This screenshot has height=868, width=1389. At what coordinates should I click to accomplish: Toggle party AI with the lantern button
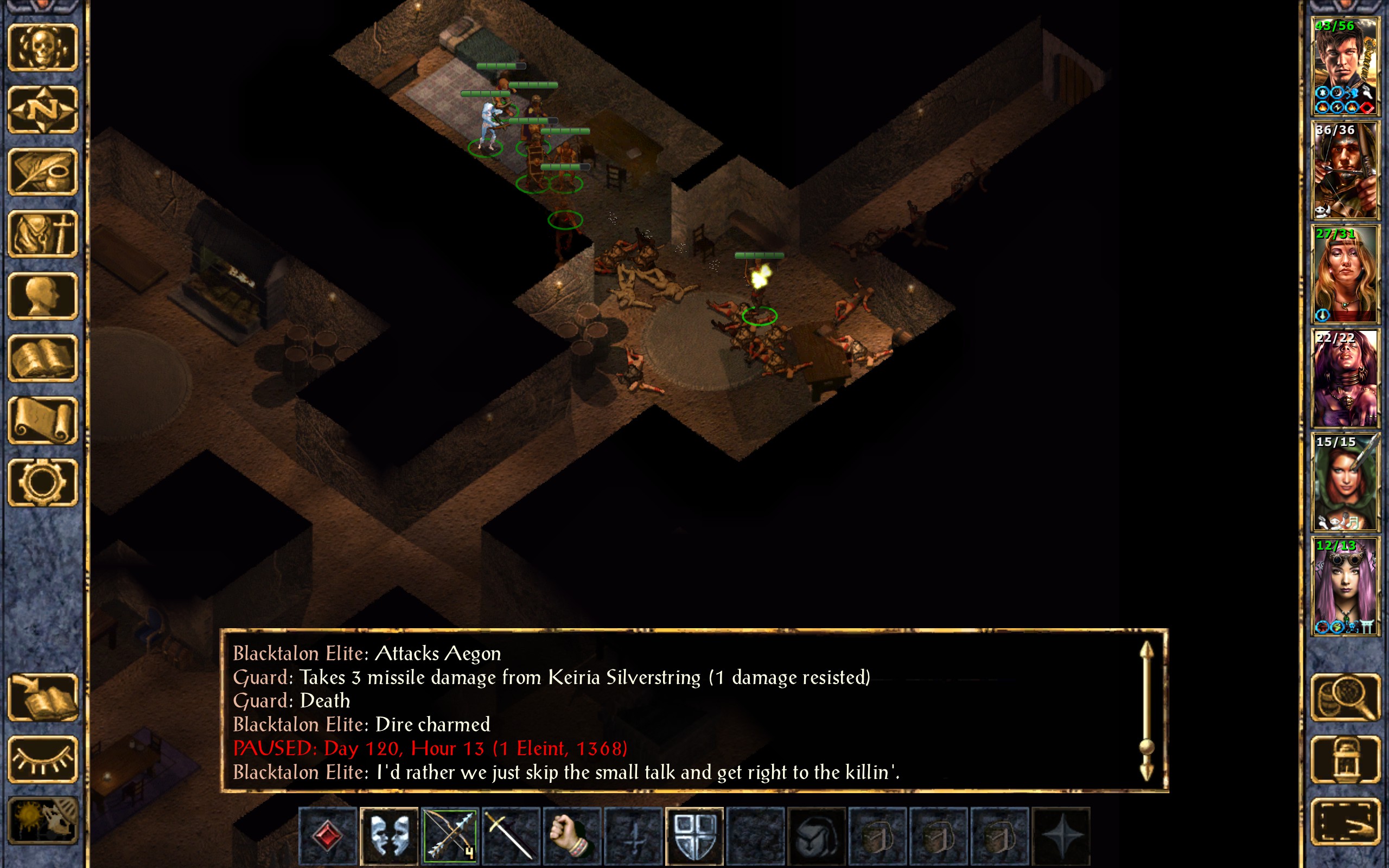click(x=1345, y=759)
